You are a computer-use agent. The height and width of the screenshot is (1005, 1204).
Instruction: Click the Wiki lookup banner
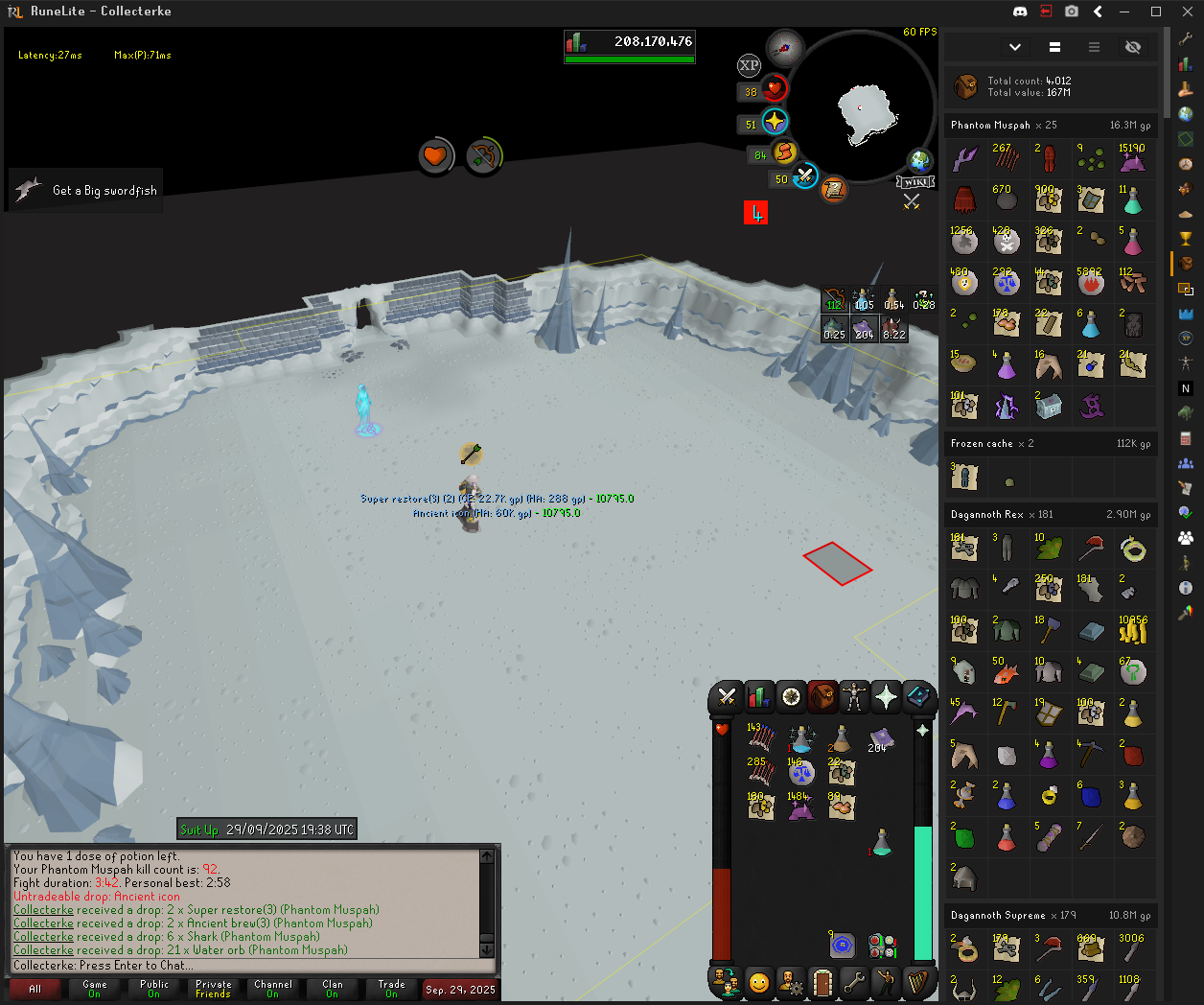pyautogui.click(x=915, y=182)
